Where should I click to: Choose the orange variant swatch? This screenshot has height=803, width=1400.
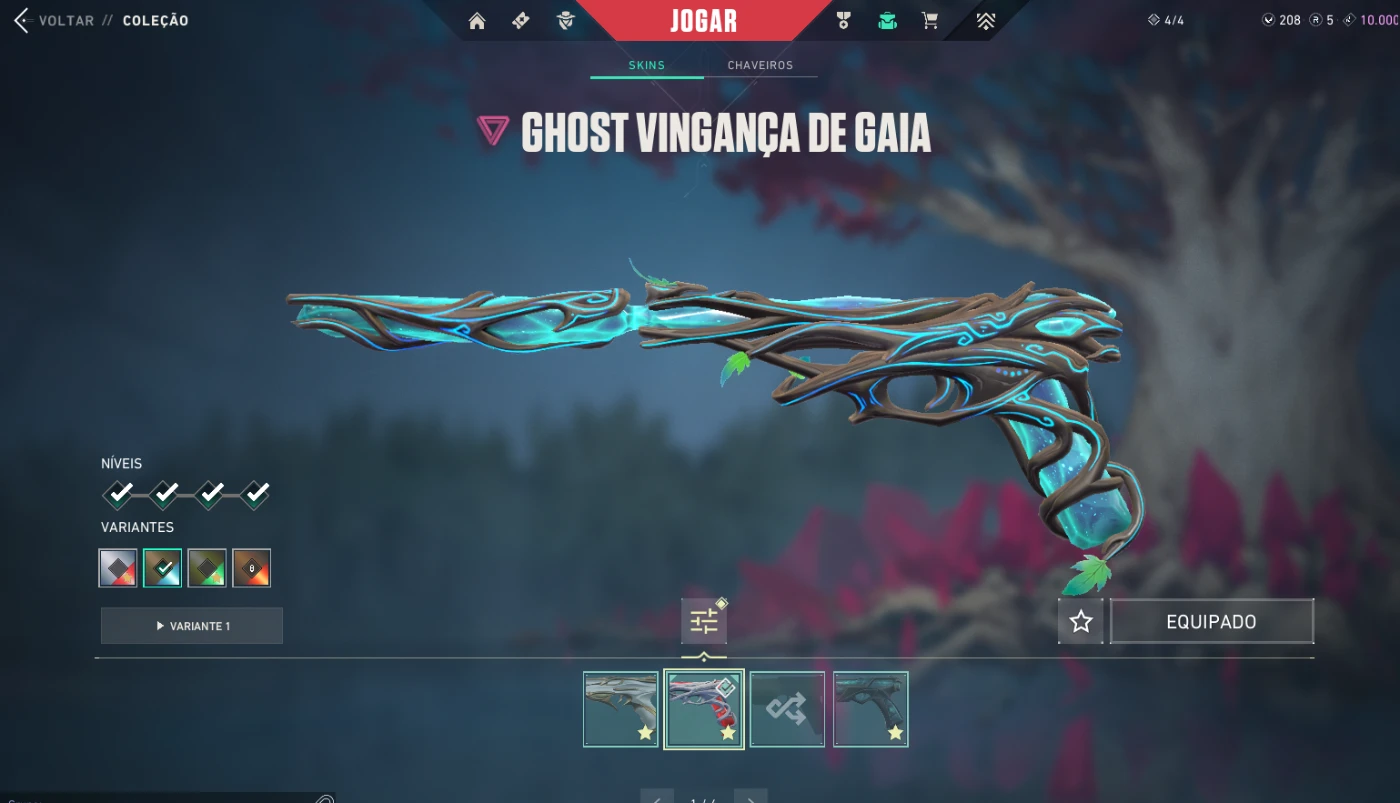pyautogui.click(x=251, y=568)
